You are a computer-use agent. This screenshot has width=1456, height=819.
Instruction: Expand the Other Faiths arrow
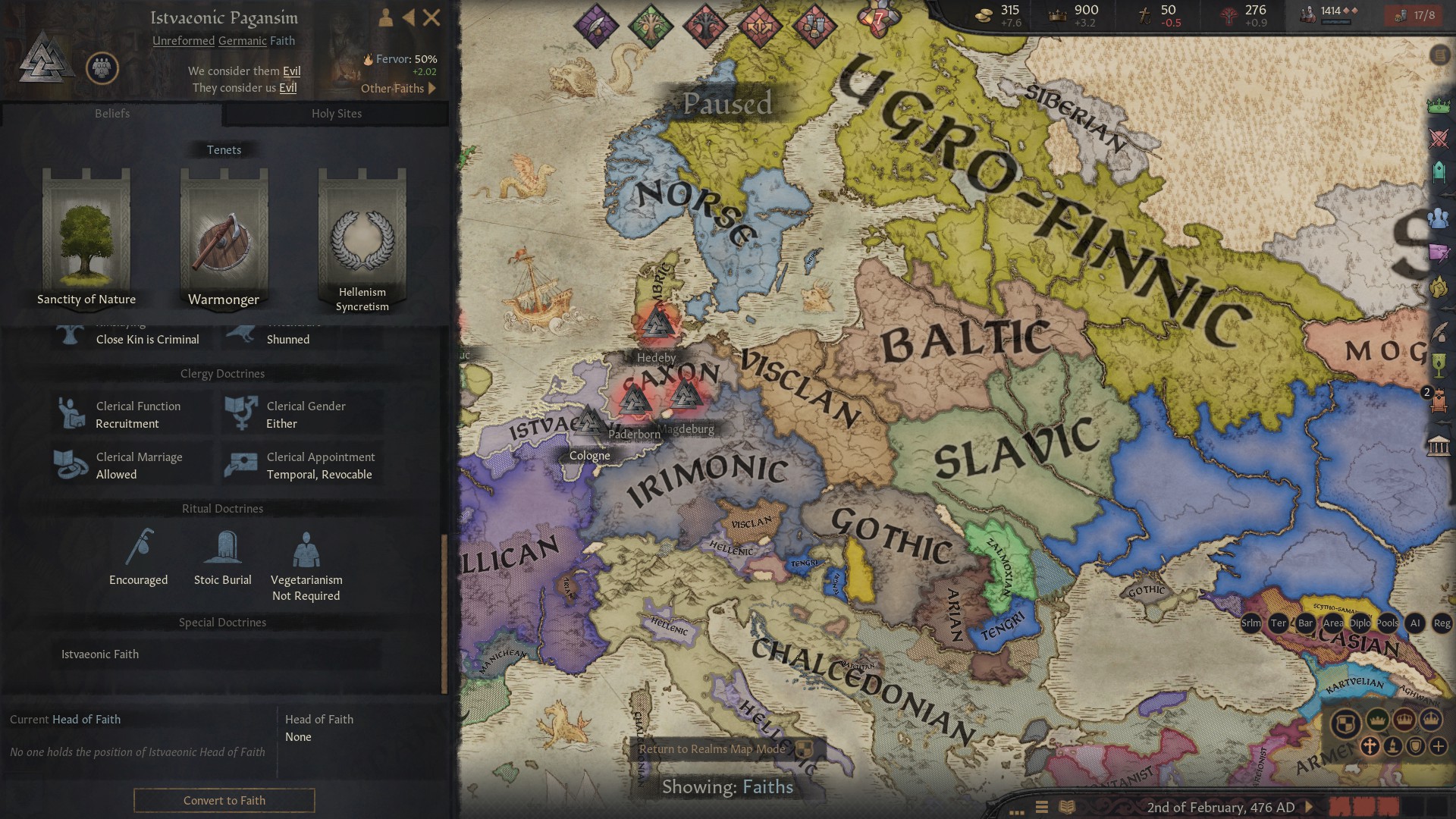click(x=432, y=88)
